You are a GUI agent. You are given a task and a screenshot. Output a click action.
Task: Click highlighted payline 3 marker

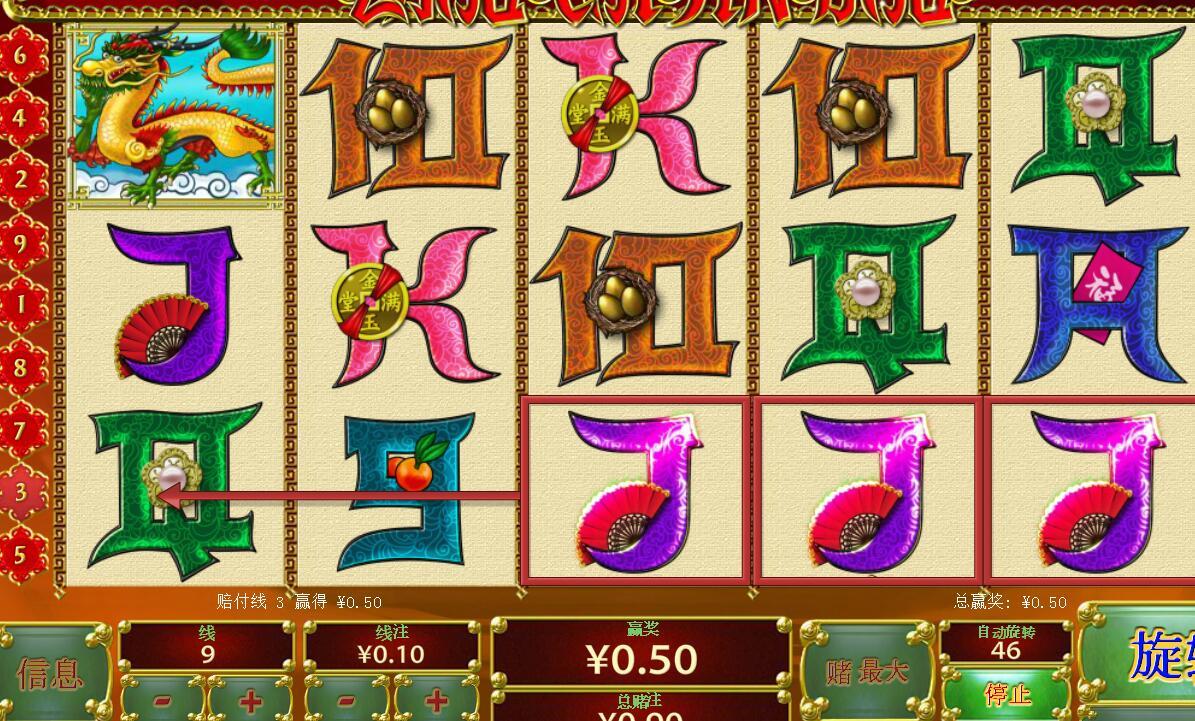(x=21, y=492)
